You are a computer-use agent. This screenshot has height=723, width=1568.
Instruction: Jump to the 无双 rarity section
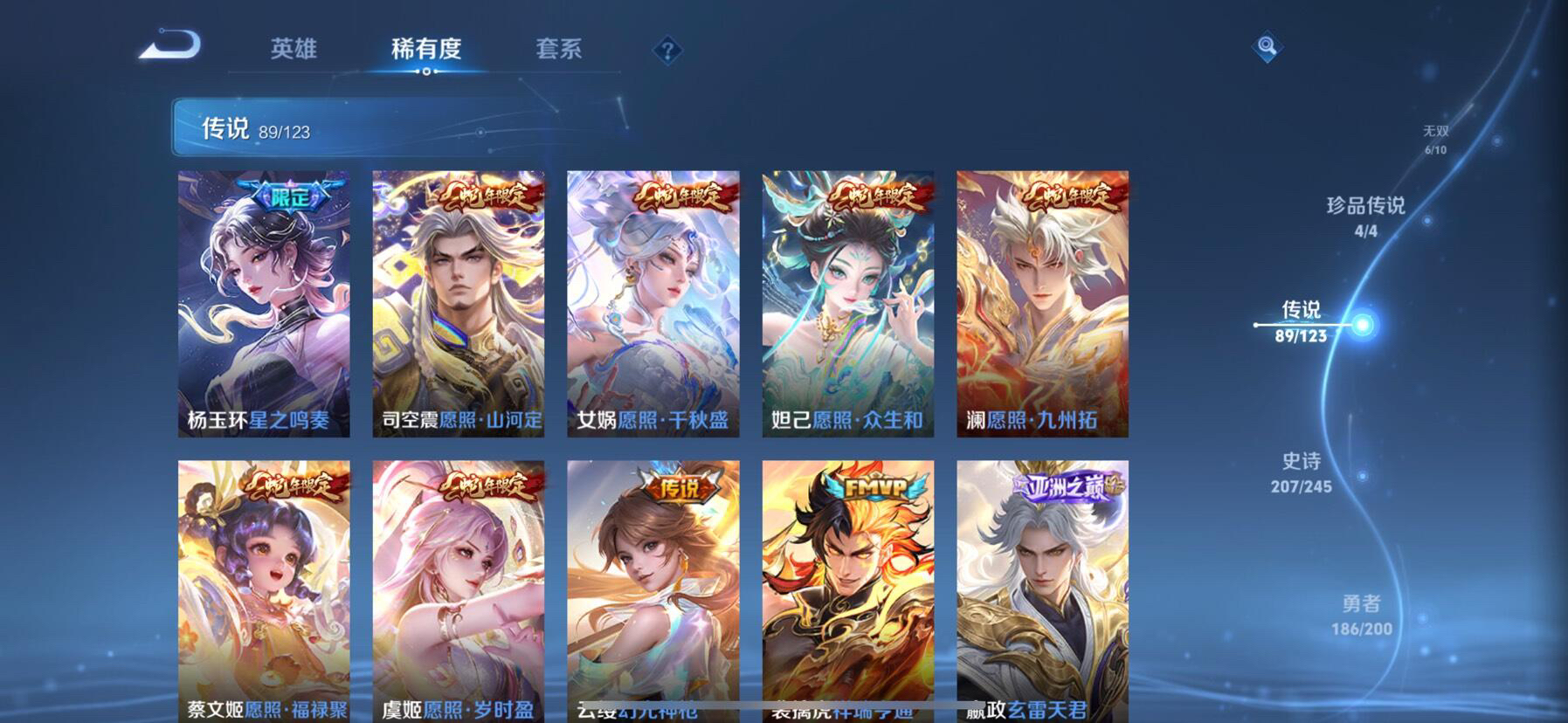point(1435,139)
